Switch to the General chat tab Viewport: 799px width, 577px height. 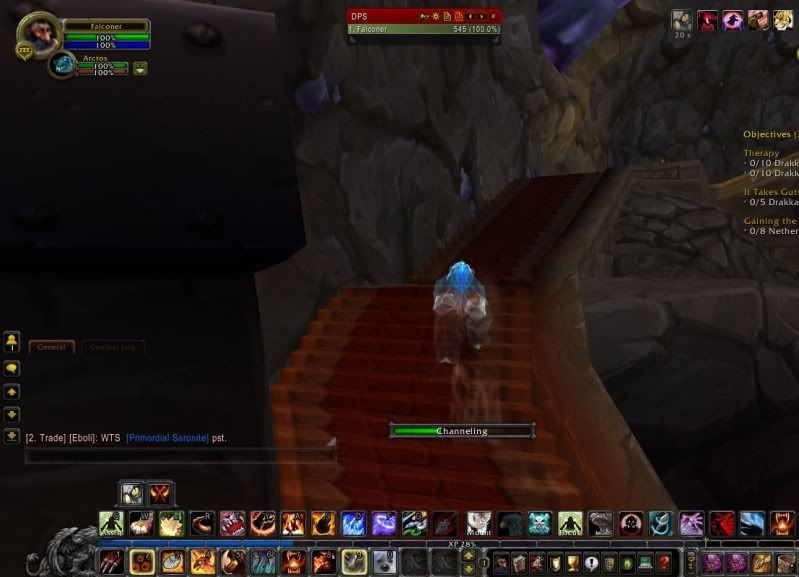tap(50, 347)
